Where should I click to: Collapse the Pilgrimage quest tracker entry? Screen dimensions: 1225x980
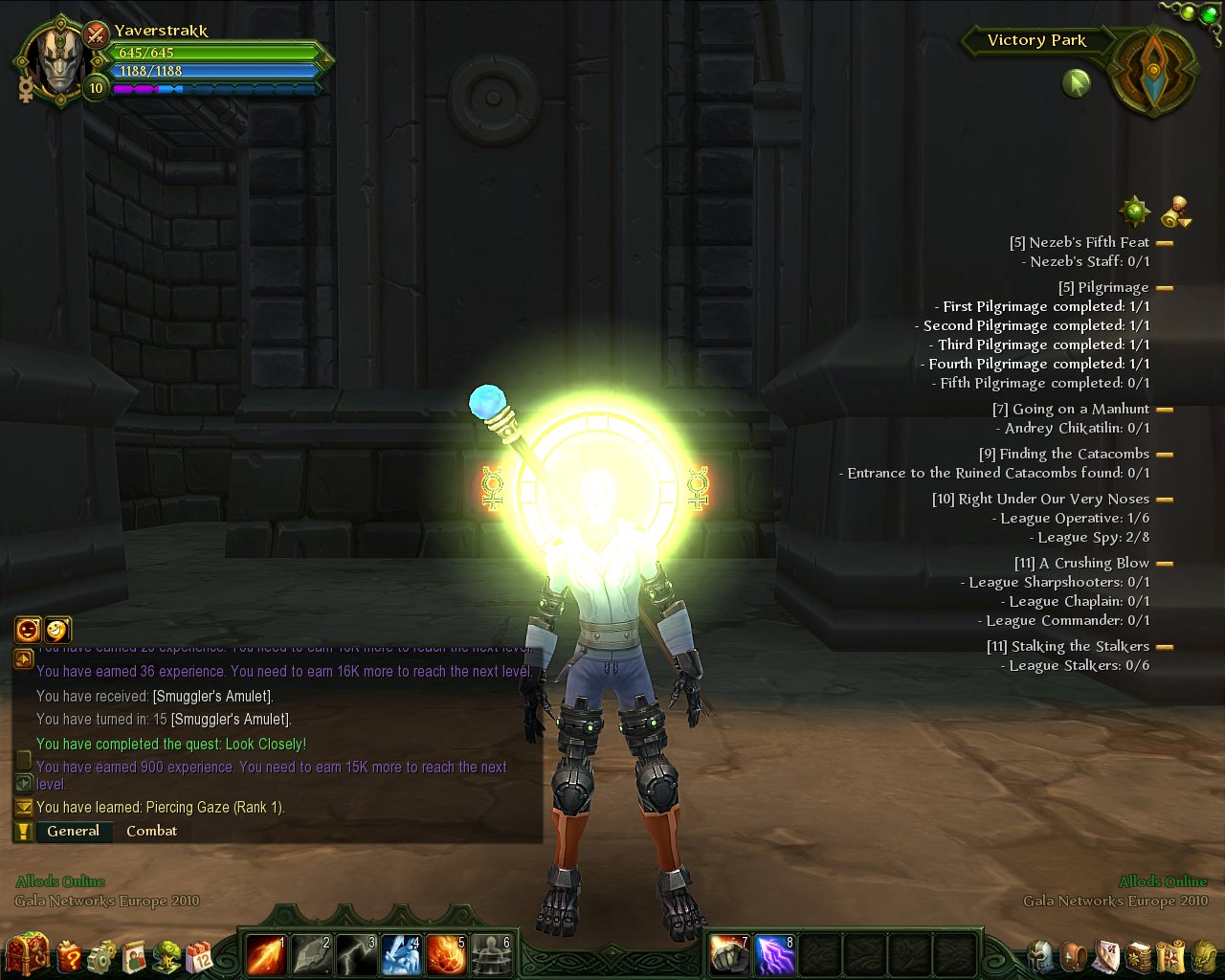pyautogui.click(x=1165, y=287)
